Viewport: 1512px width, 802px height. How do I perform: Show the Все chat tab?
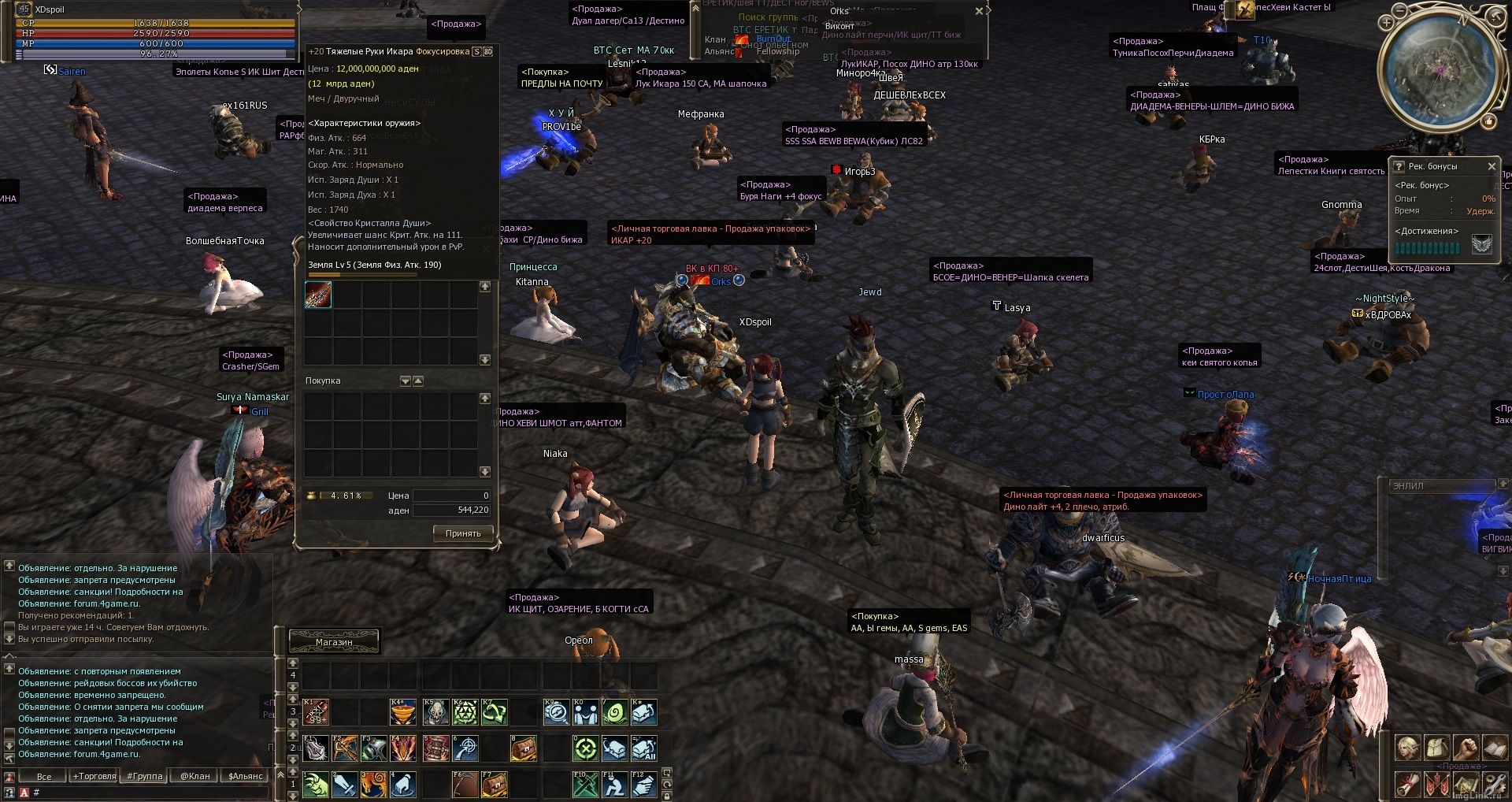44,776
